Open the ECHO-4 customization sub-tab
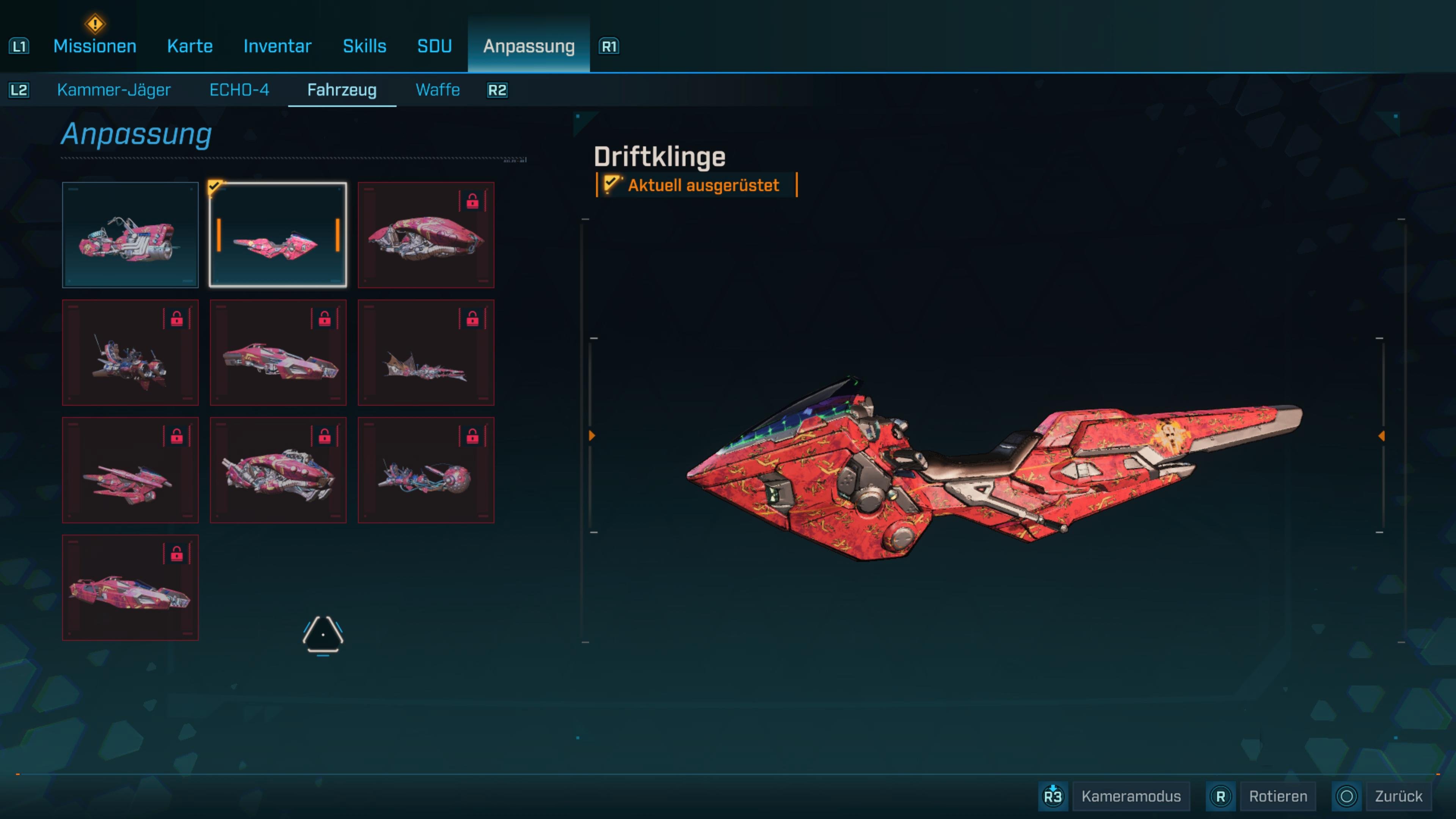The height and width of the screenshot is (819, 1456). click(x=239, y=90)
